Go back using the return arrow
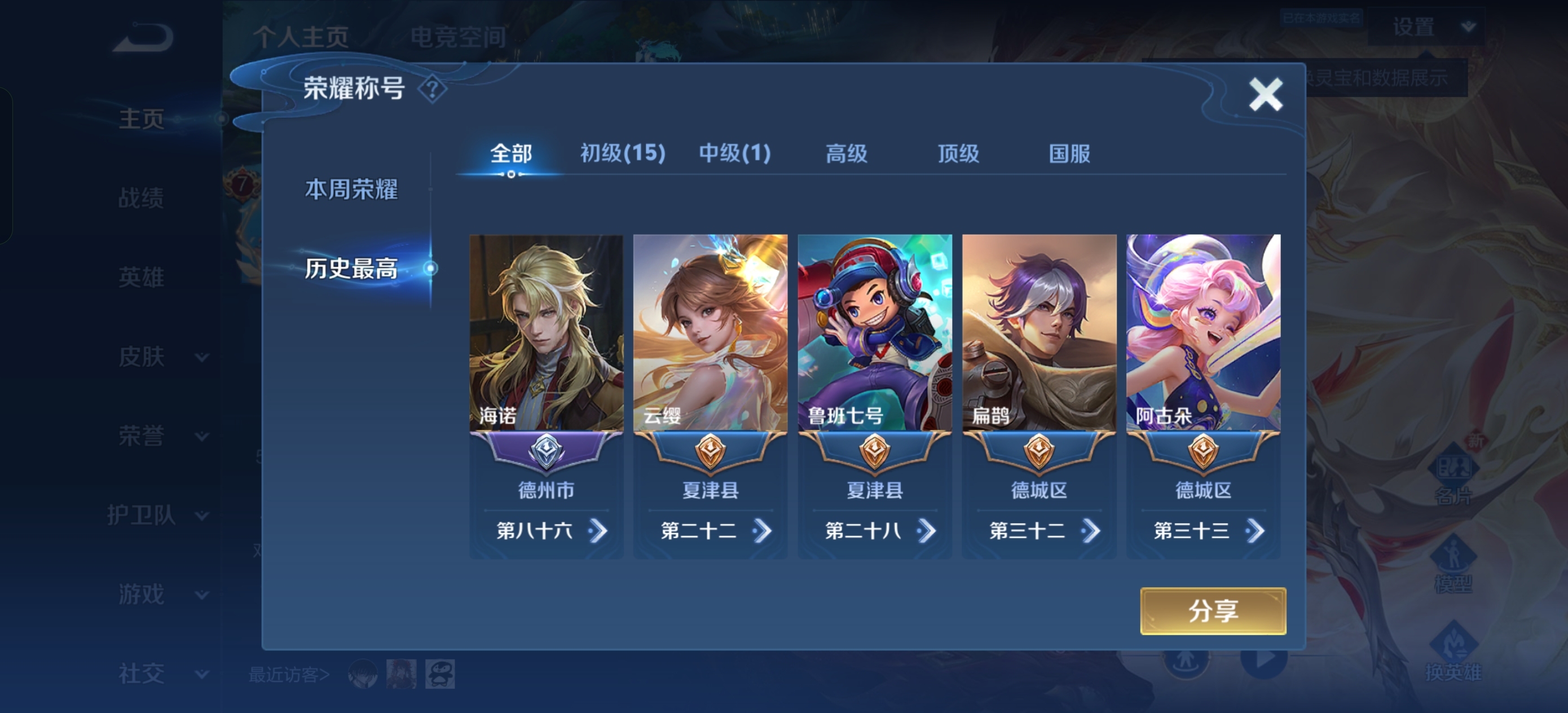This screenshot has height=713, width=1568. pos(144,38)
